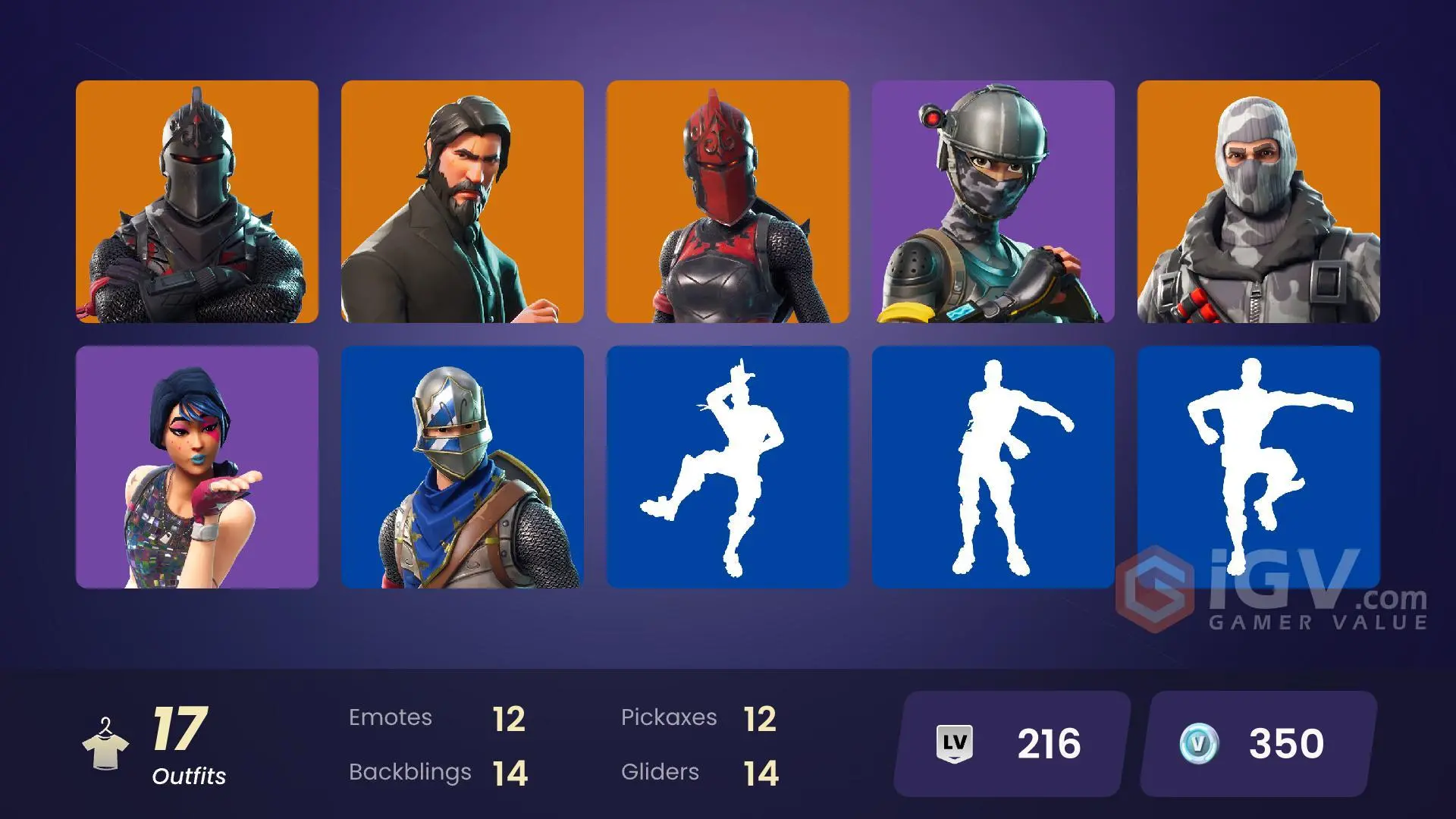Open the Sparkle Specialist skin card
1456x819 pixels.
[x=197, y=466]
